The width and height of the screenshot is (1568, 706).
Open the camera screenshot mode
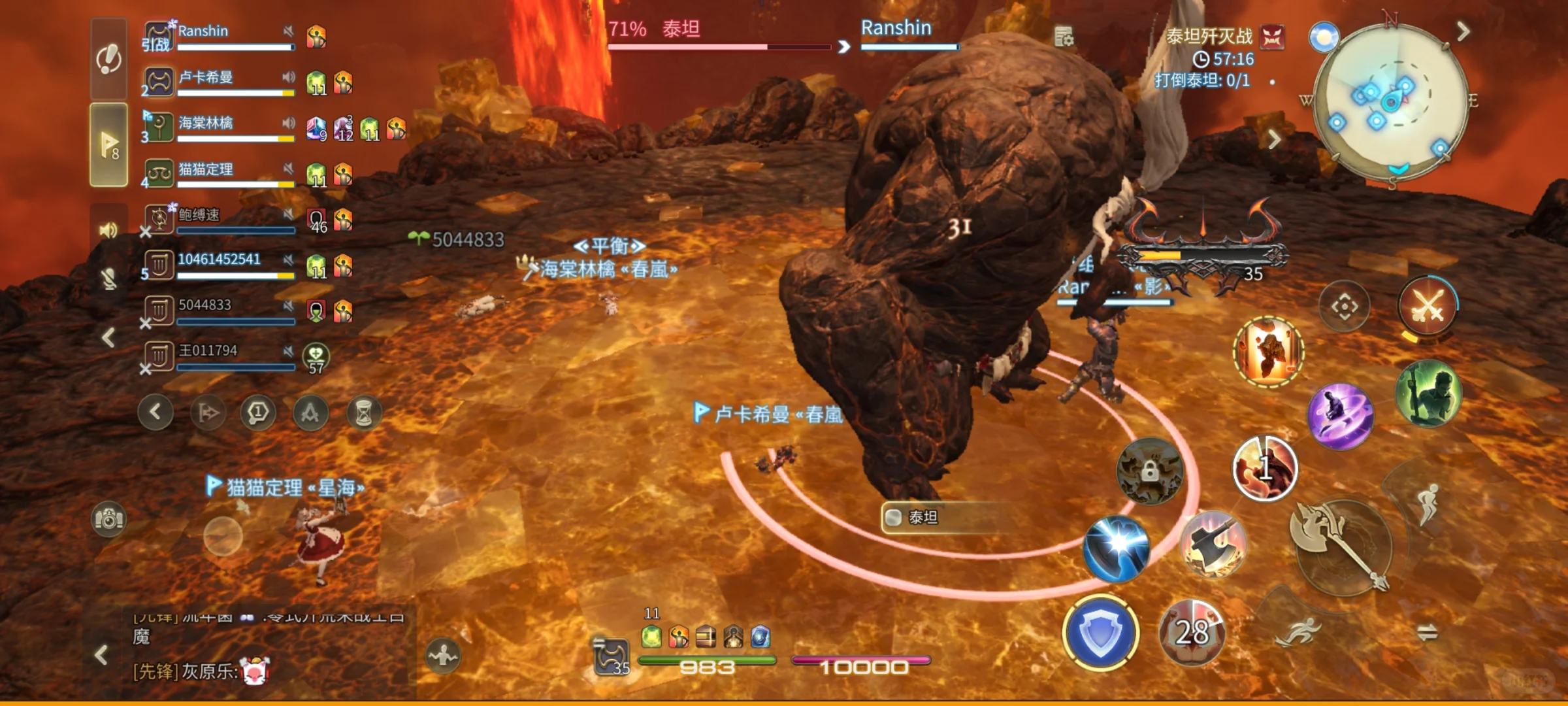coord(108,519)
